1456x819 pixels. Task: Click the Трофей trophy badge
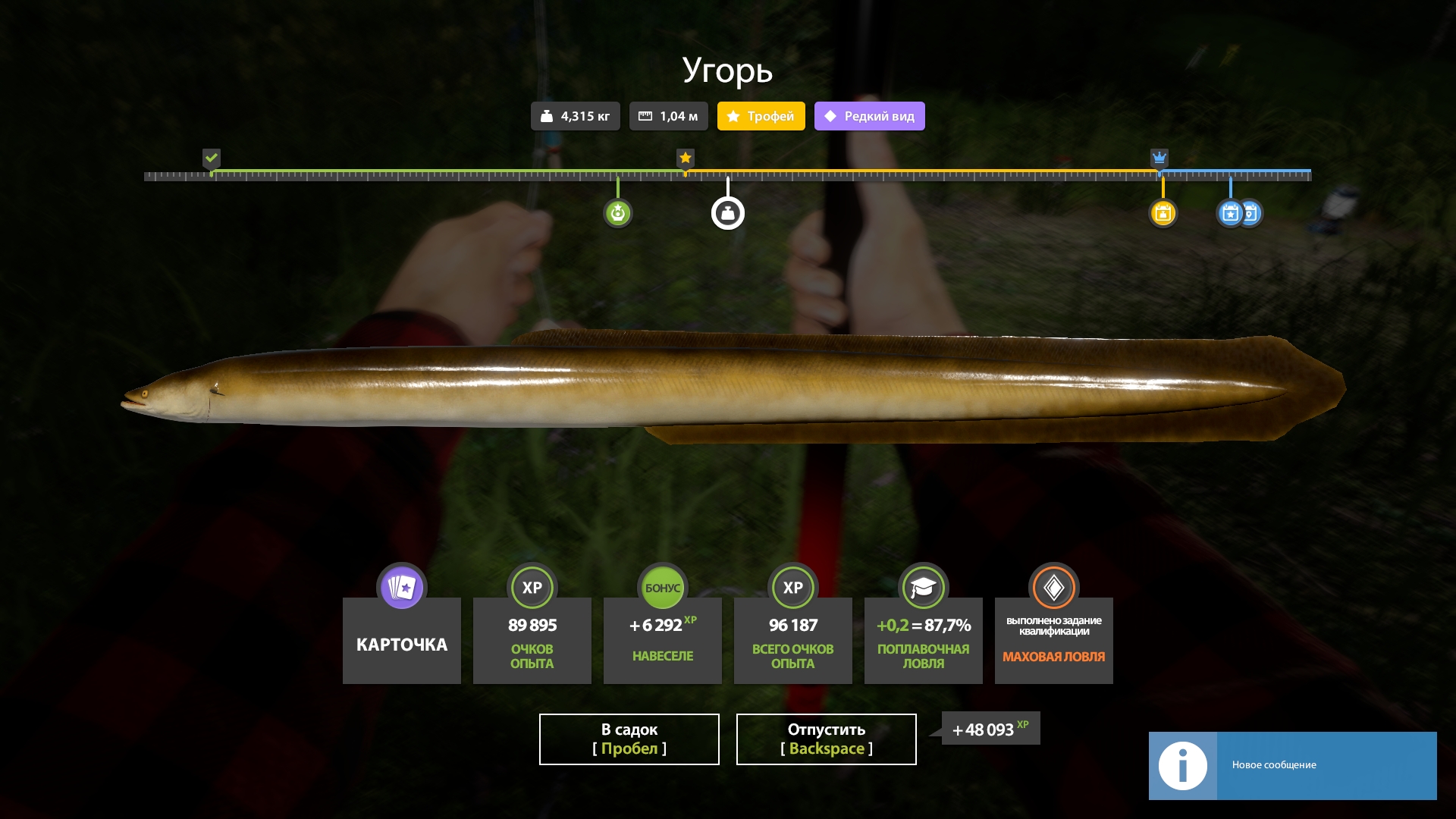pyautogui.click(x=761, y=116)
